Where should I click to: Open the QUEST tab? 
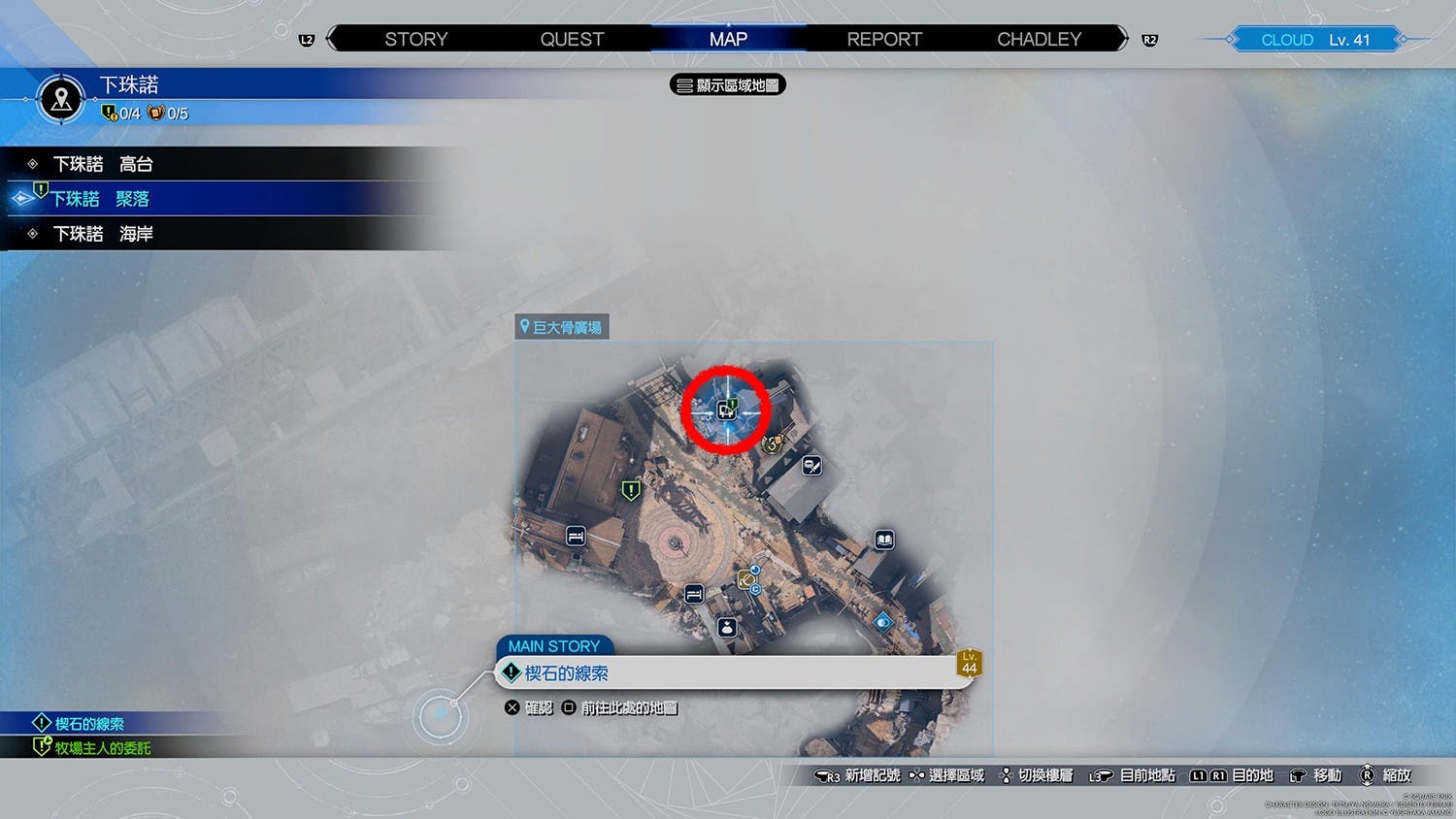[572, 39]
